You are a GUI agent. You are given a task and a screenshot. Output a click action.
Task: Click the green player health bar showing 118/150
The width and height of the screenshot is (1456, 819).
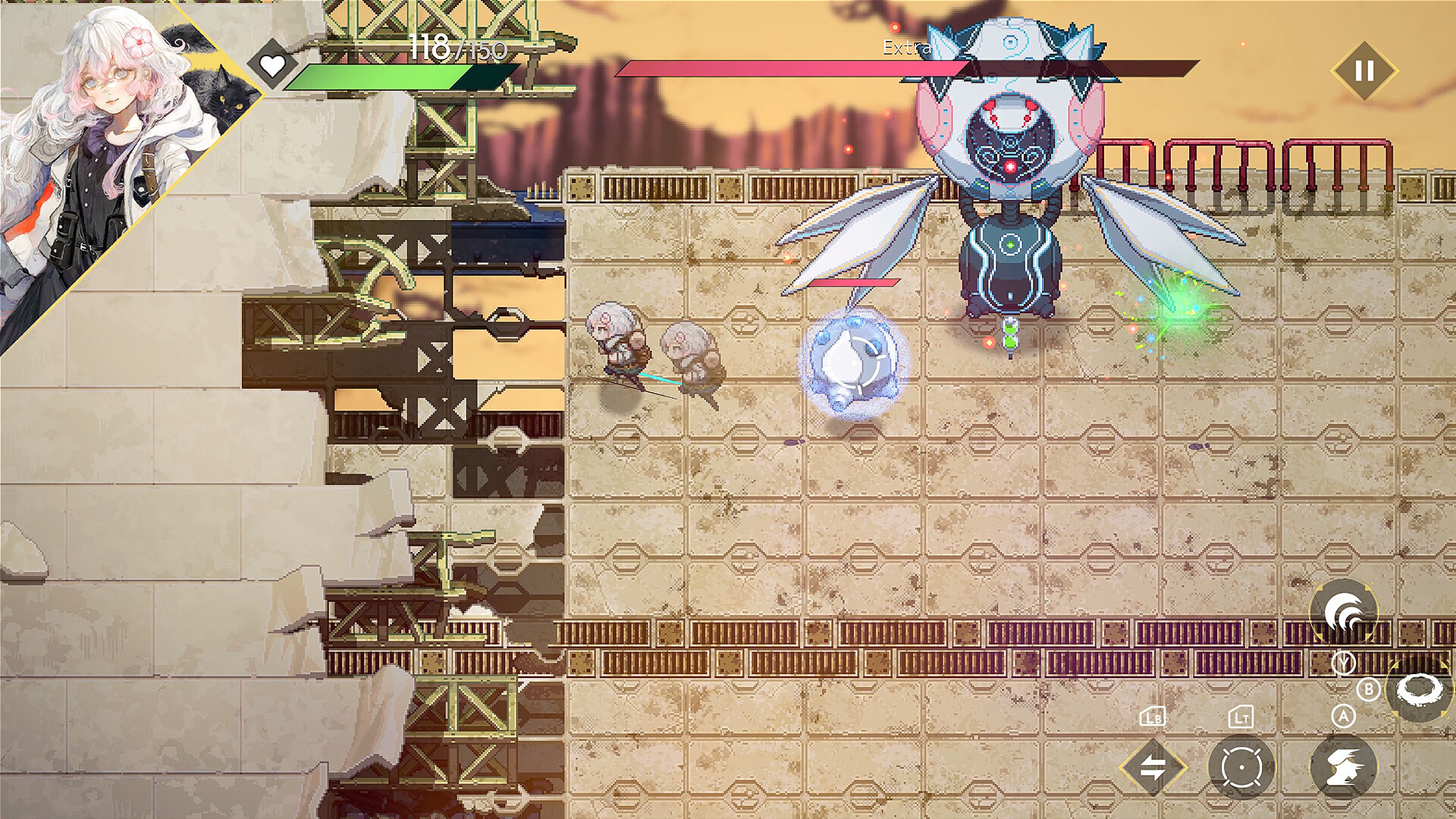coord(379,74)
